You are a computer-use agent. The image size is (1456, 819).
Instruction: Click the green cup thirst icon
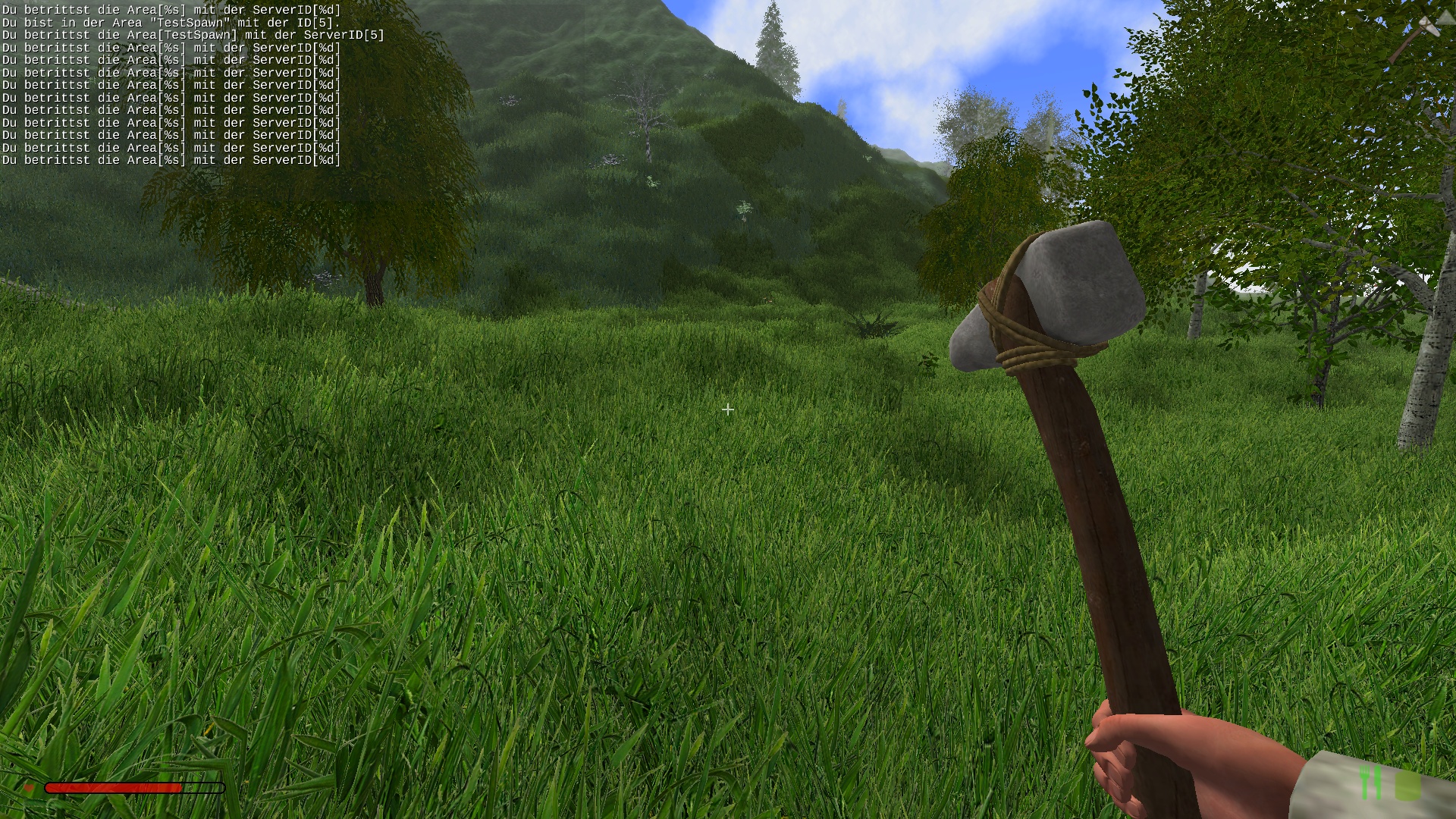click(x=1407, y=784)
